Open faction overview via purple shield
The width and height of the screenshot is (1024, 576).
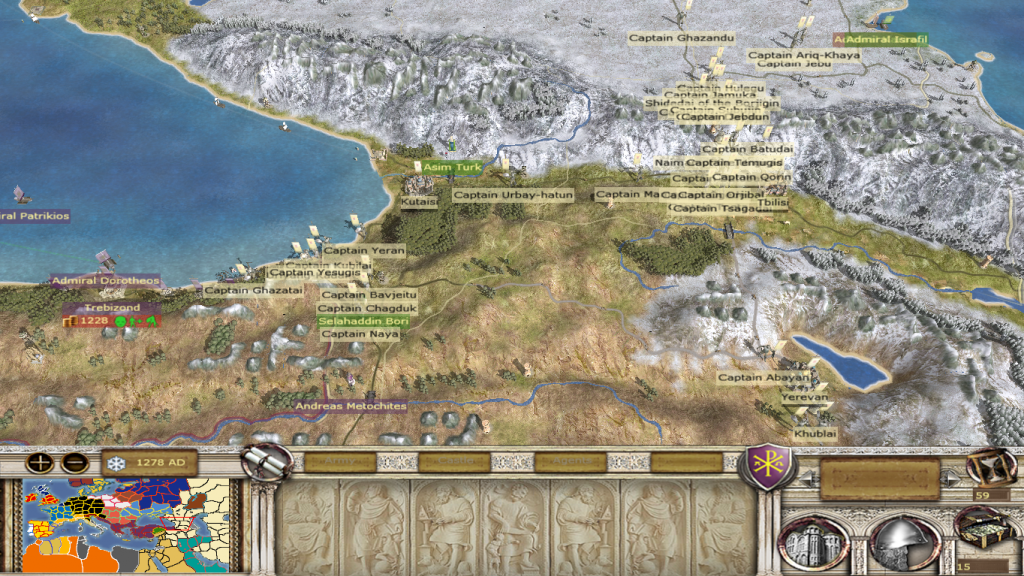click(765, 467)
